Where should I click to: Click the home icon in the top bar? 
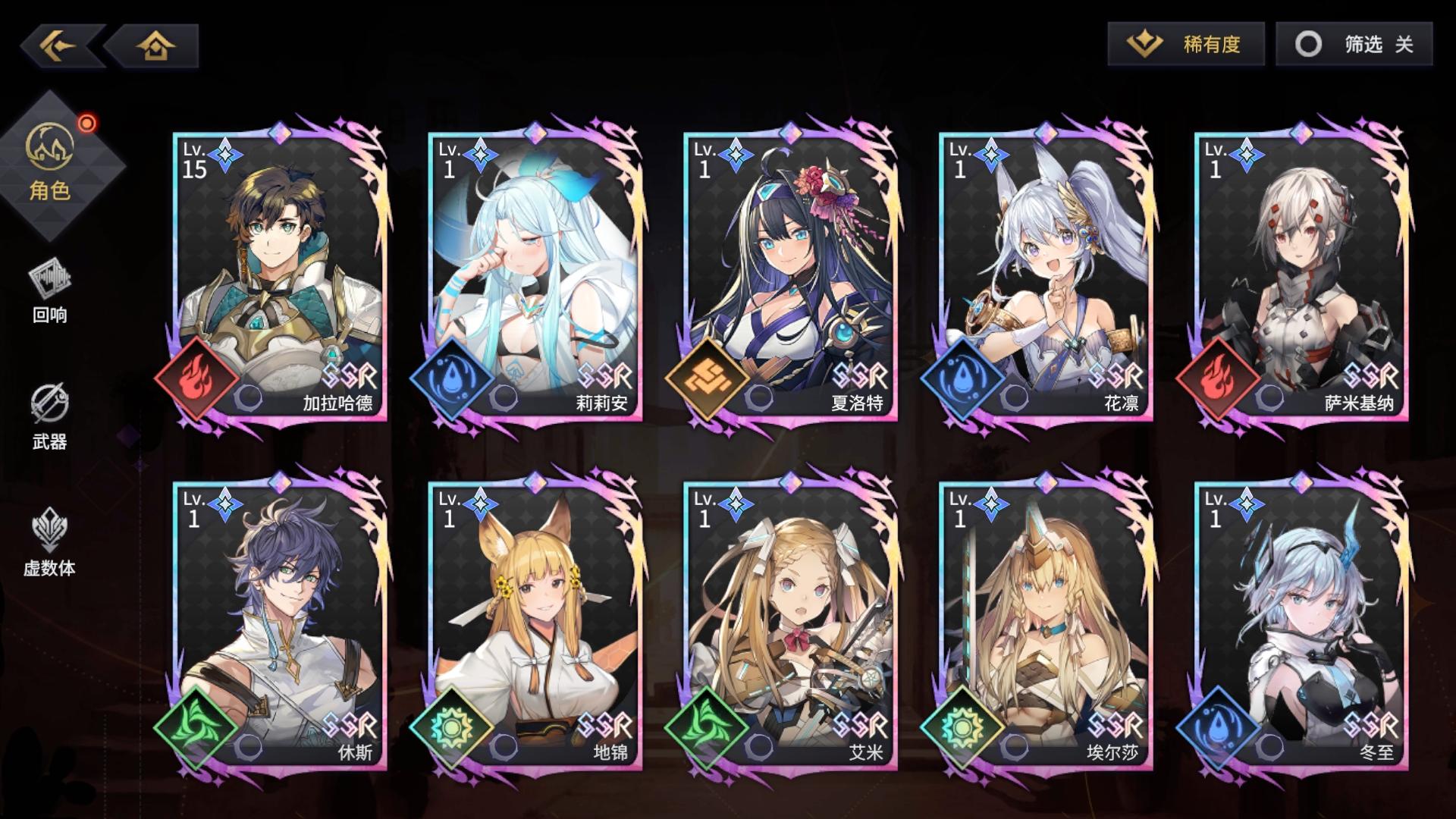coord(155,45)
